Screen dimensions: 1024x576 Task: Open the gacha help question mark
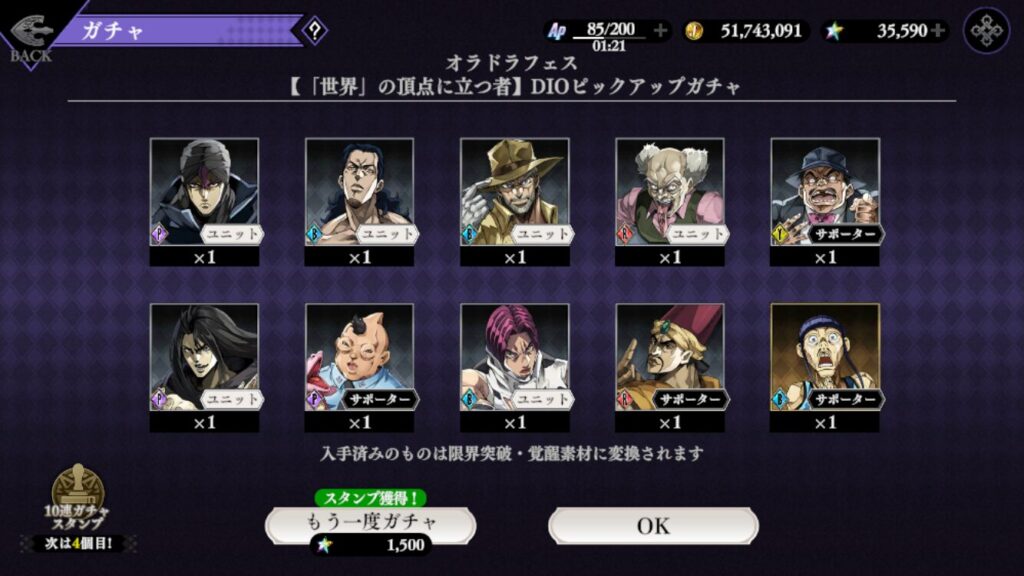tap(314, 30)
